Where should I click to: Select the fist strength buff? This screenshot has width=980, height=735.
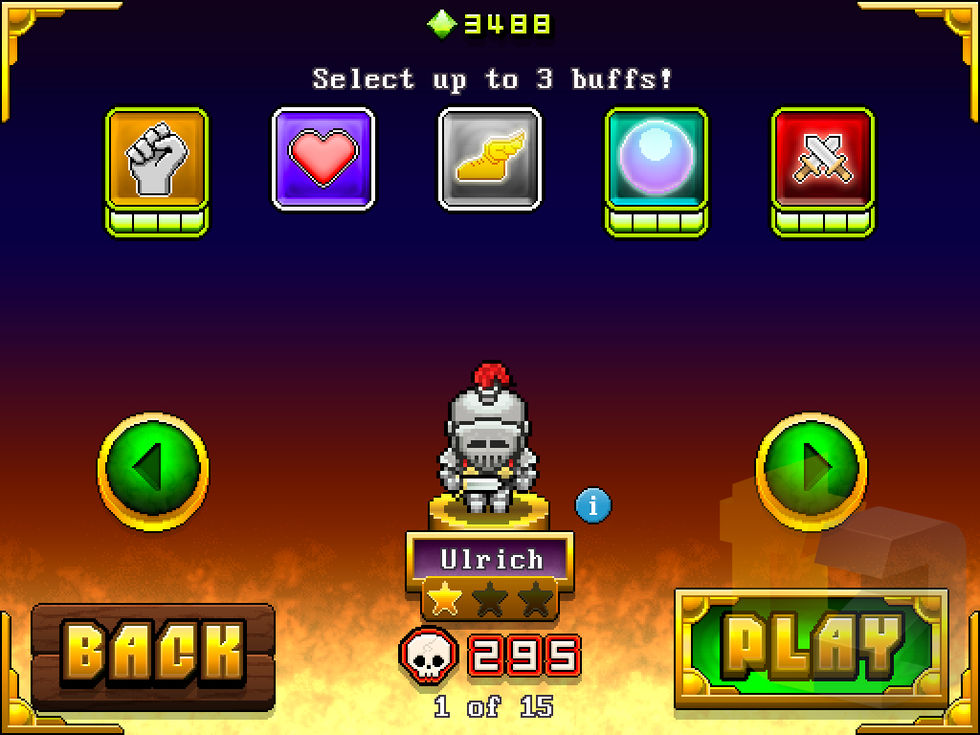point(157,160)
